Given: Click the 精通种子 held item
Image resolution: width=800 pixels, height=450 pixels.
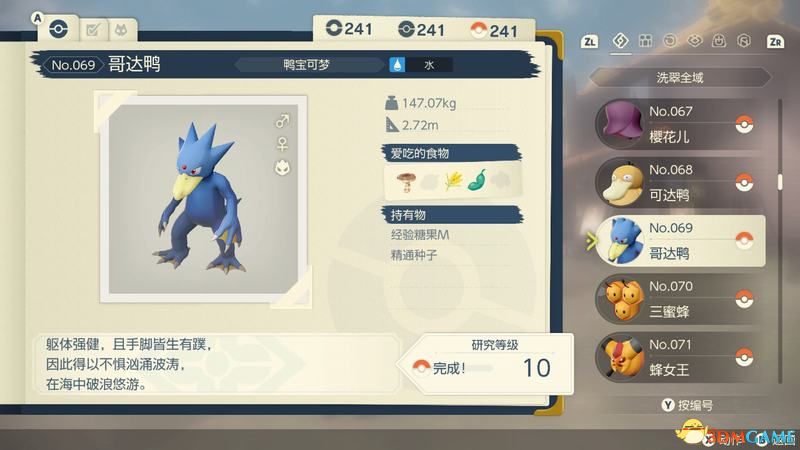Looking at the screenshot, I should click(x=414, y=255).
